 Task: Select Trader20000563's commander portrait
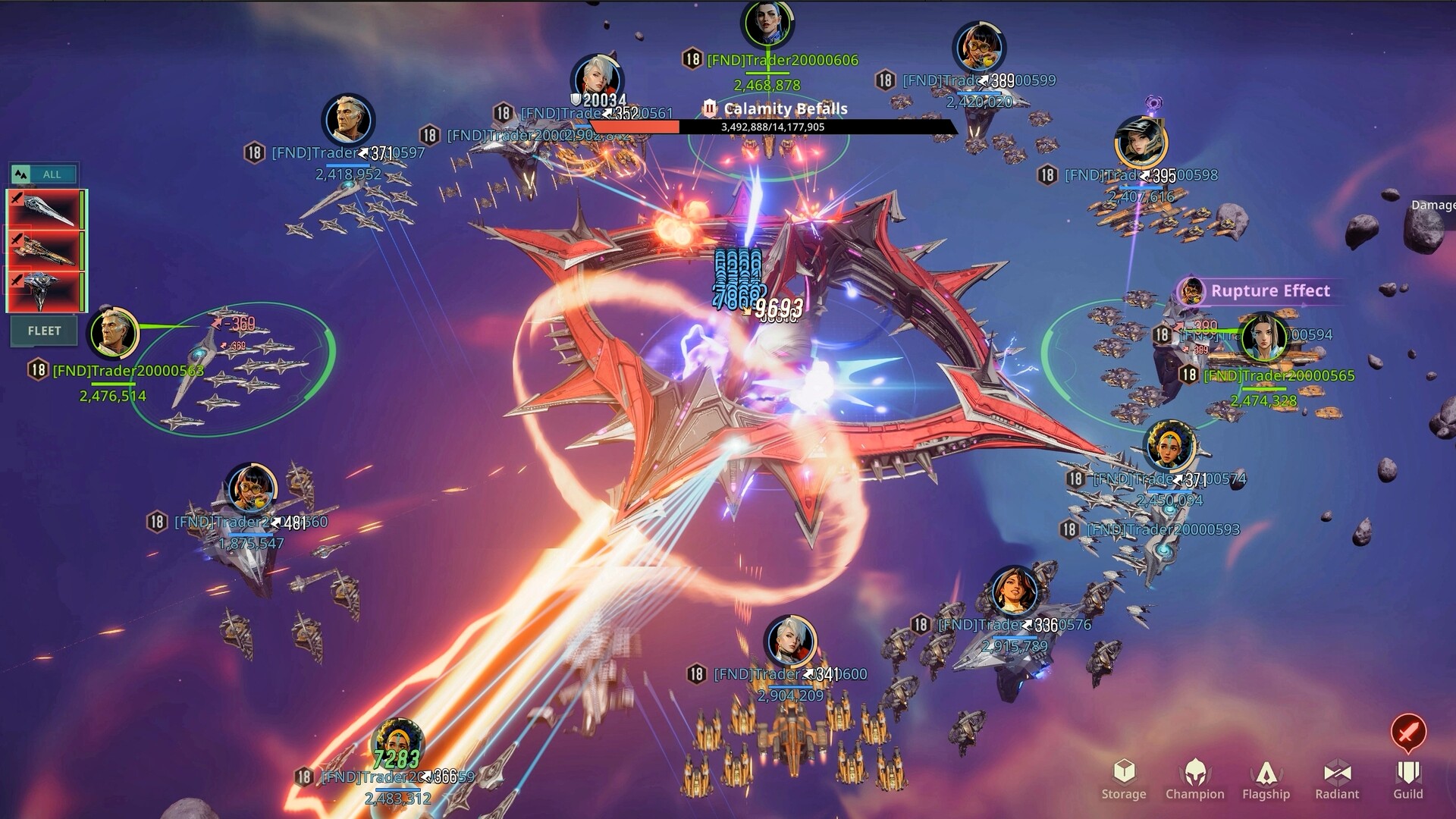click(x=114, y=333)
